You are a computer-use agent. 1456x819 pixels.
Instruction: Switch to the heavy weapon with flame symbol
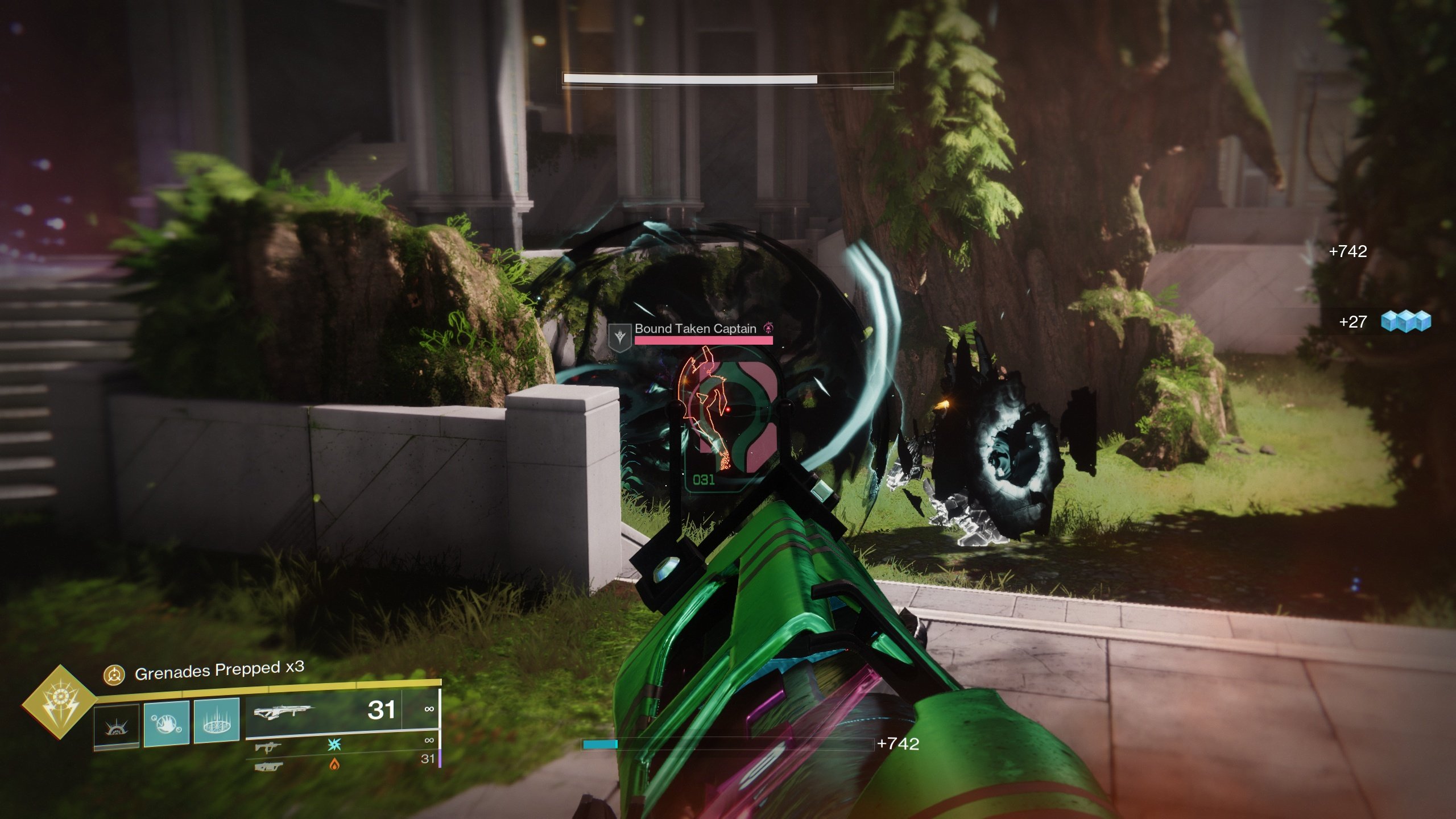(x=268, y=767)
